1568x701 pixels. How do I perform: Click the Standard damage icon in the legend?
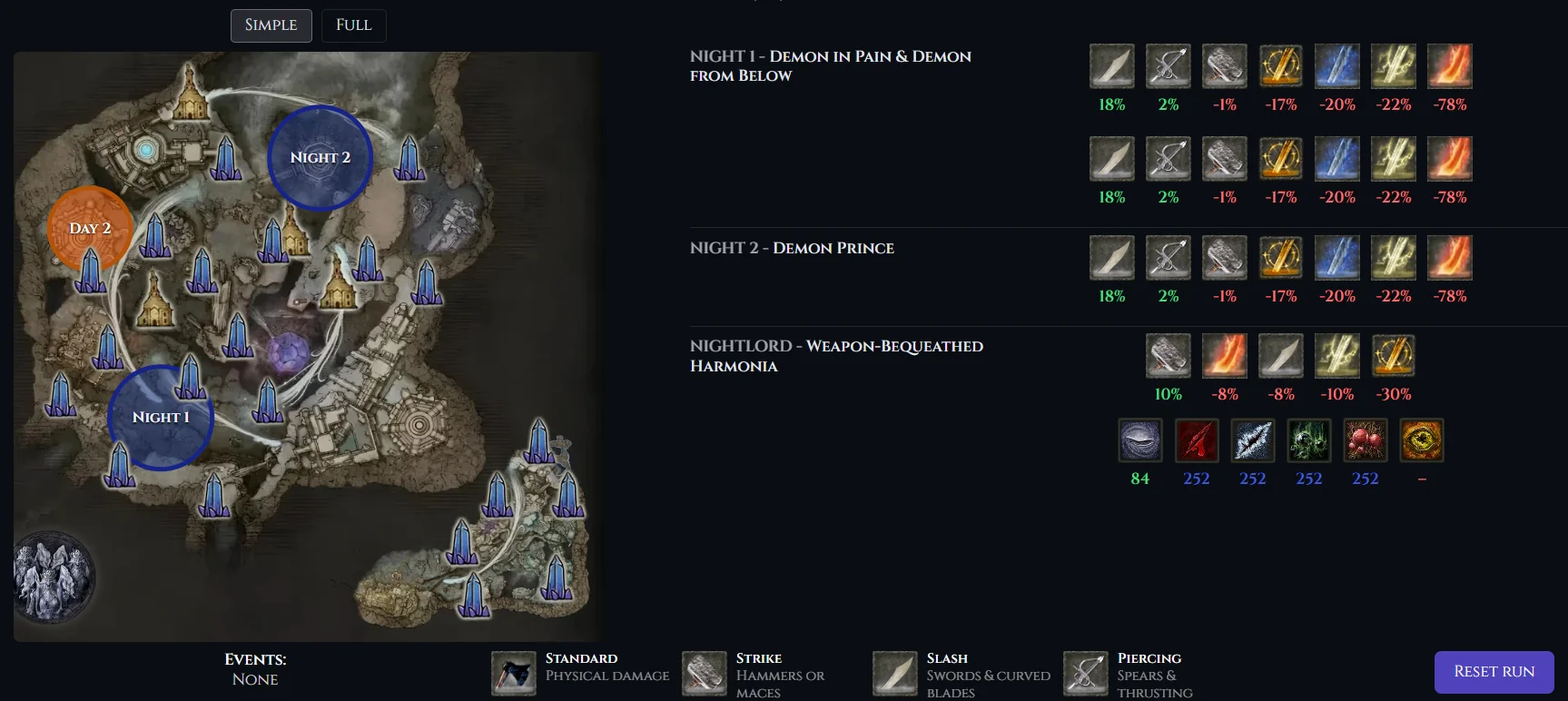coord(513,672)
